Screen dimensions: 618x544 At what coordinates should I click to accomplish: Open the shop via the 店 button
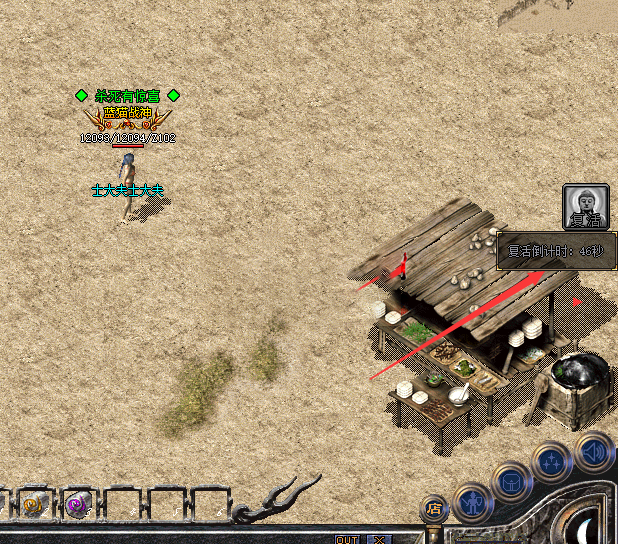click(x=434, y=508)
